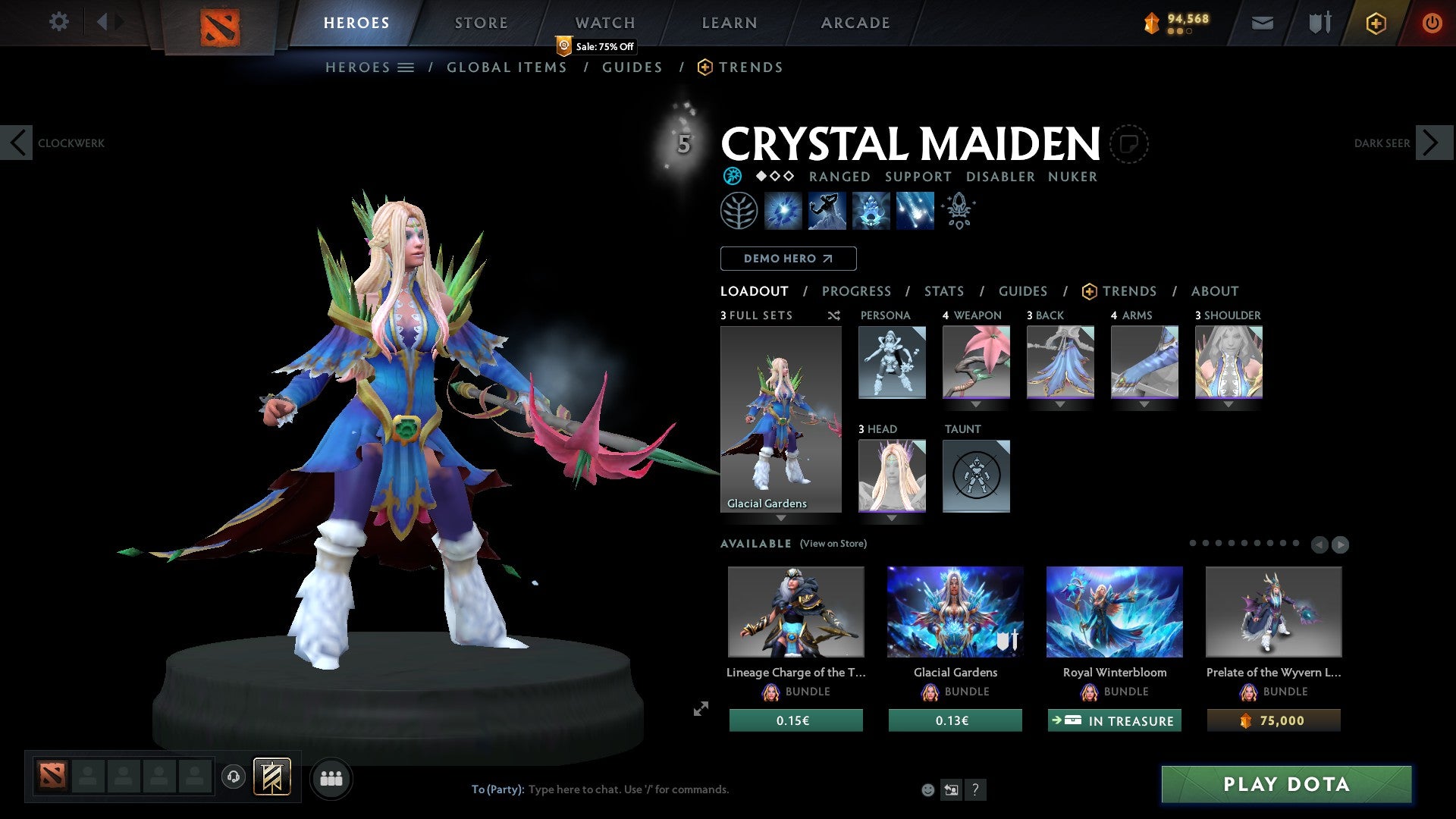Switch to the PROGRESS tab
1456x819 pixels.
pos(857,291)
